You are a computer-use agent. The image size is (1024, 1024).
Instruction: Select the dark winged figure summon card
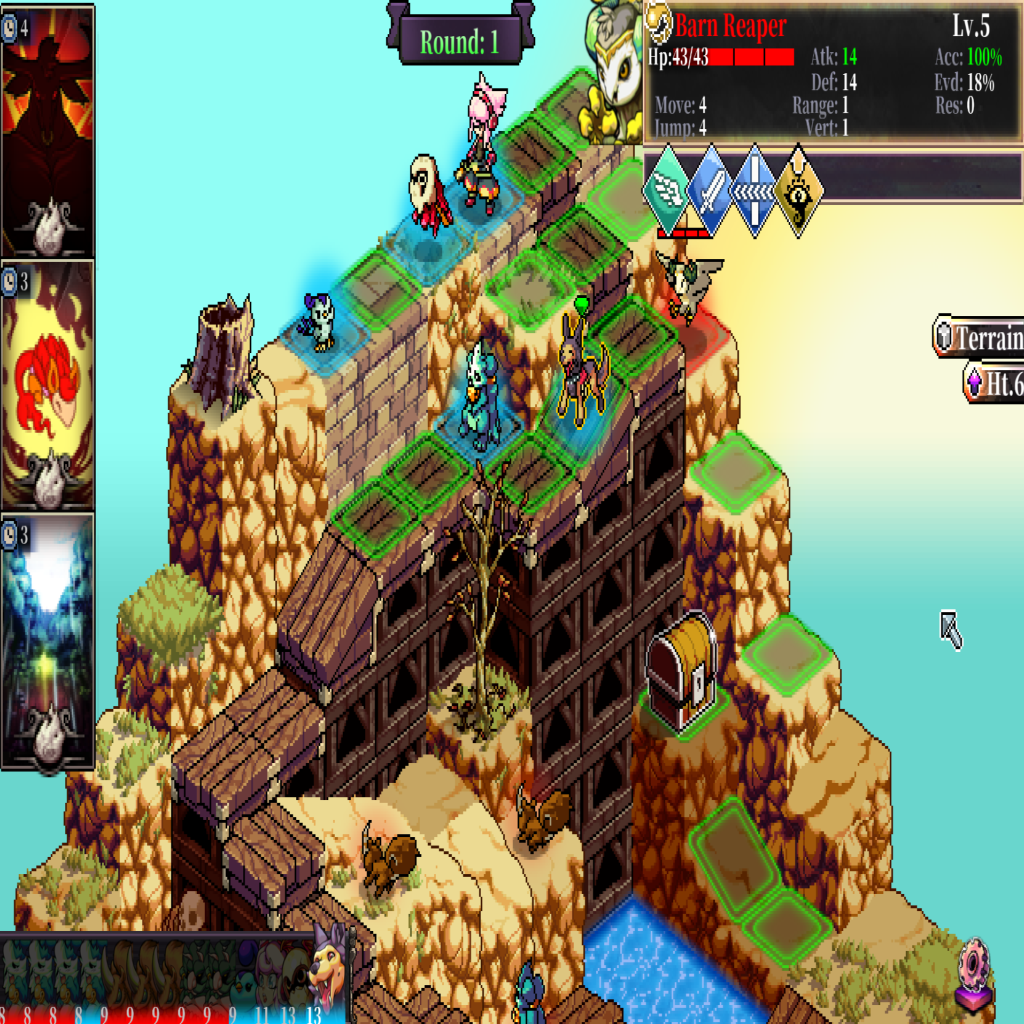48,130
